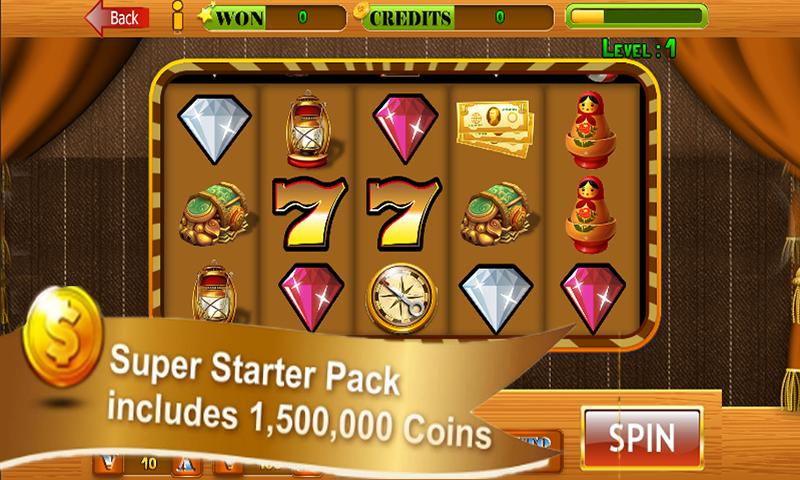The image size is (800, 480).
Task: Go back using the red Back arrow
Action: pyautogui.click(x=117, y=18)
